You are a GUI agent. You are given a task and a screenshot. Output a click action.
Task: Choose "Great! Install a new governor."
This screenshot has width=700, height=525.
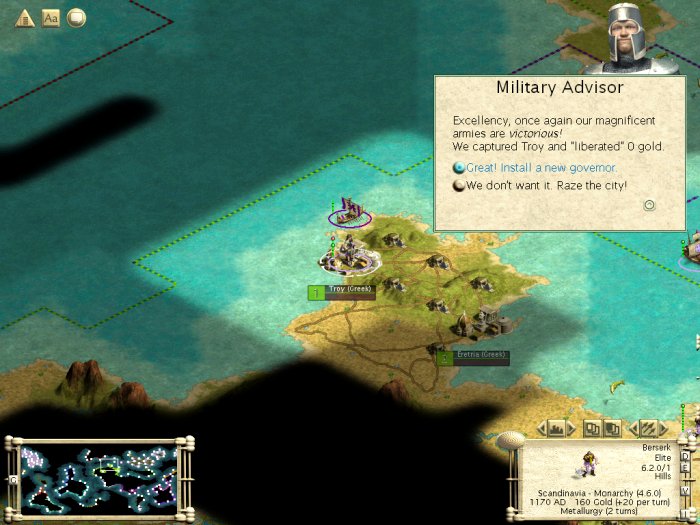(x=540, y=168)
